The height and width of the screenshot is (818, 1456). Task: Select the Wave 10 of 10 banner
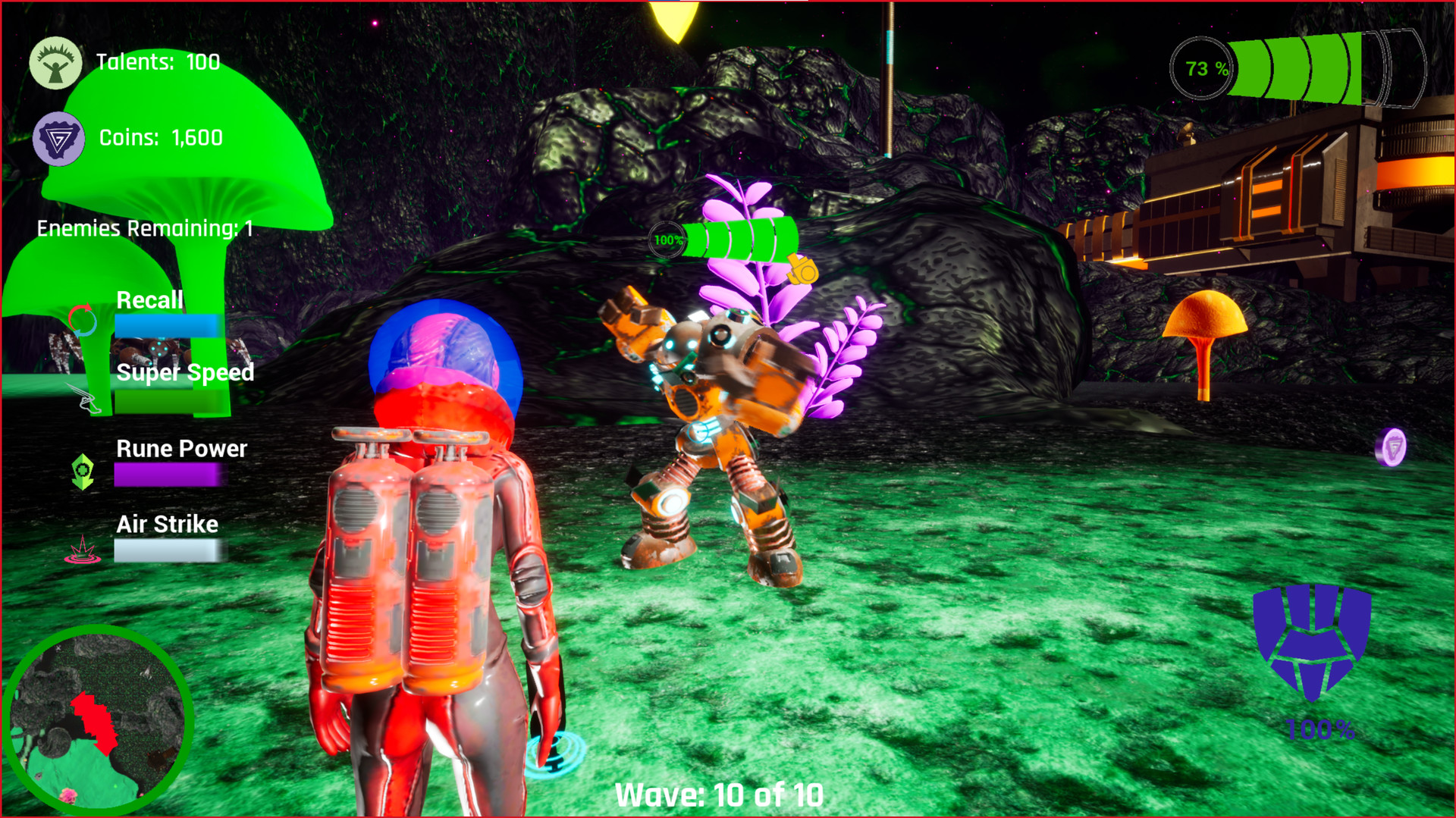[x=718, y=795]
